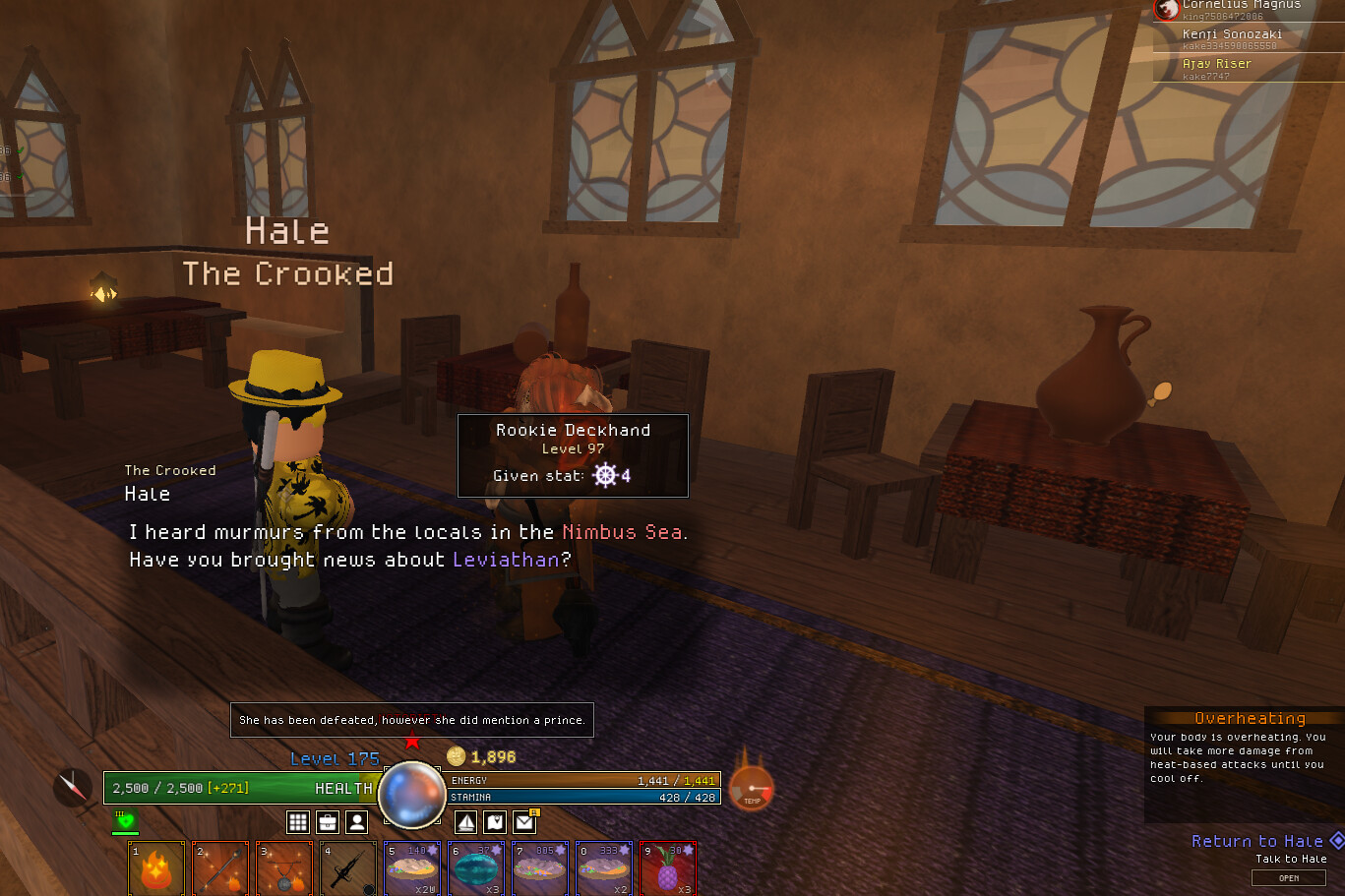The height and width of the screenshot is (896, 1345).
Task: Select Cornelius Magnus in the player list
Action: [1241, 6]
